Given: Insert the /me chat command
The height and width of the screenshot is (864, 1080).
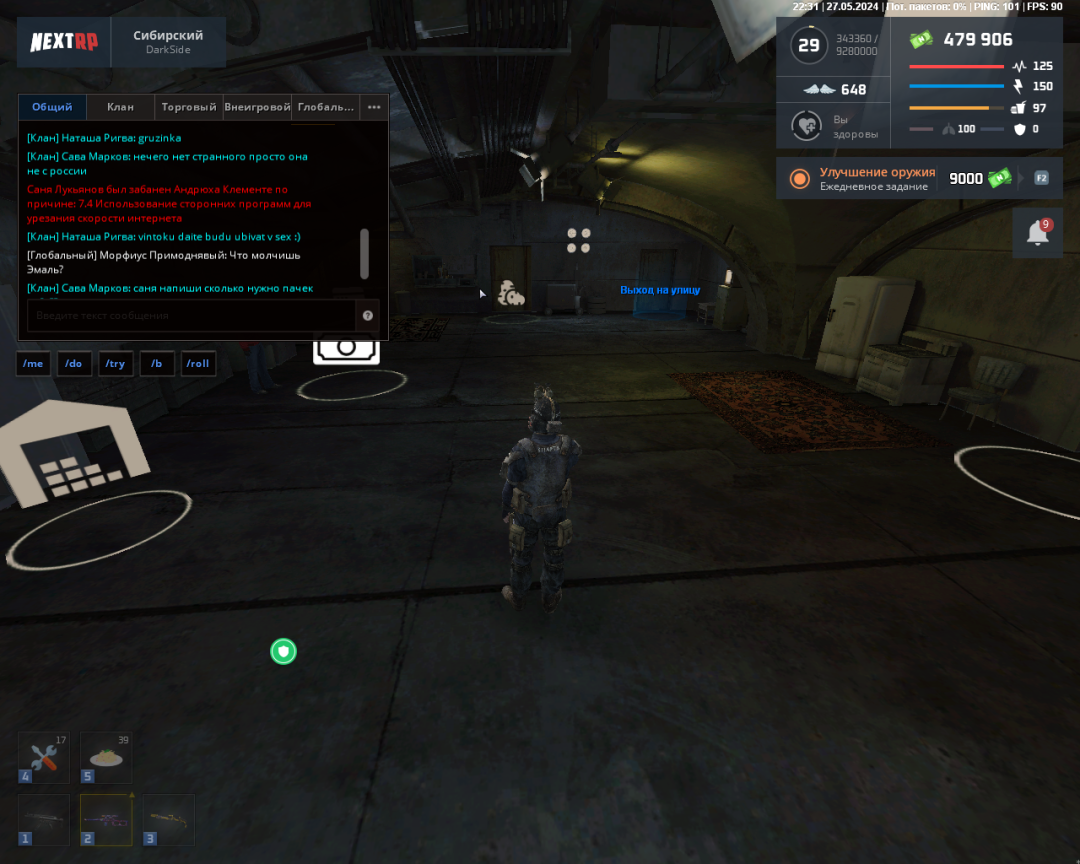Looking at the screenshot, I should (x=33, y=363).
